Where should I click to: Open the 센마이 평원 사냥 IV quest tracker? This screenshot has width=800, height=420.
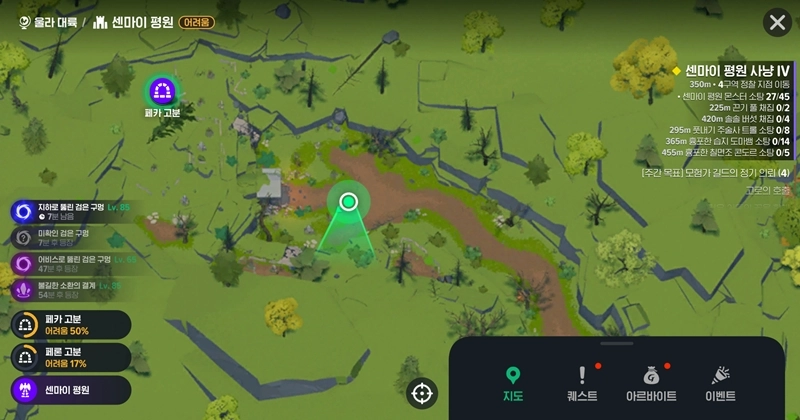[x=737, y=69]
